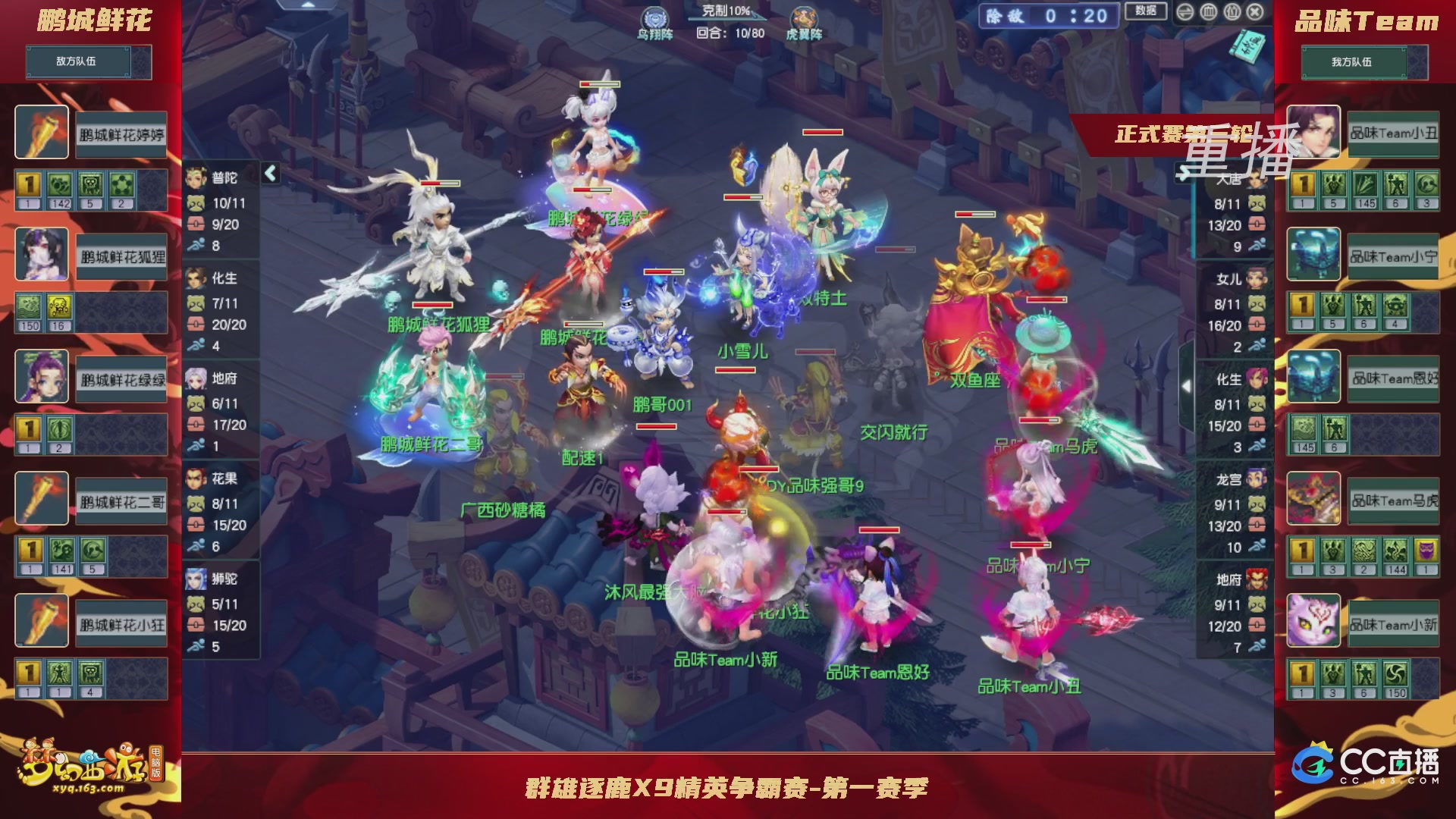Open the mute/sound circular icon near 数据
The image size is (1456, 819).
pyautogui.click(x=1208, y=12)
